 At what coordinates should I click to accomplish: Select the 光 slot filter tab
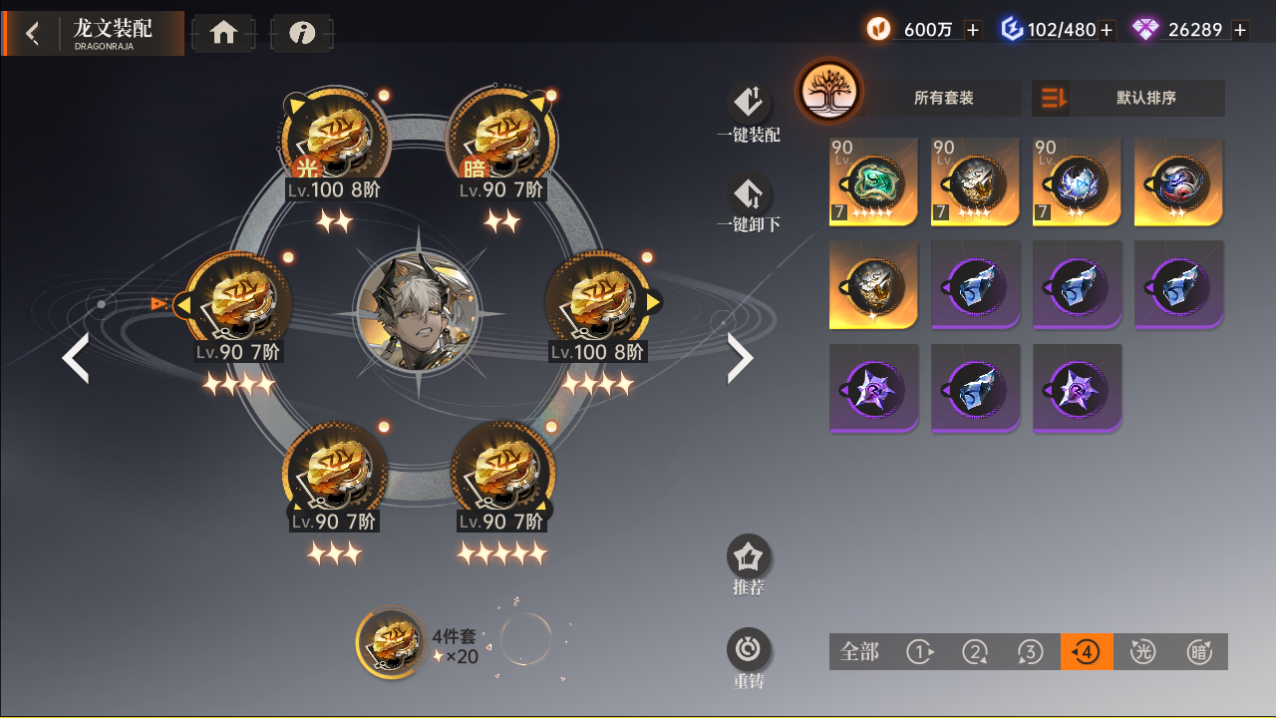1142,652
